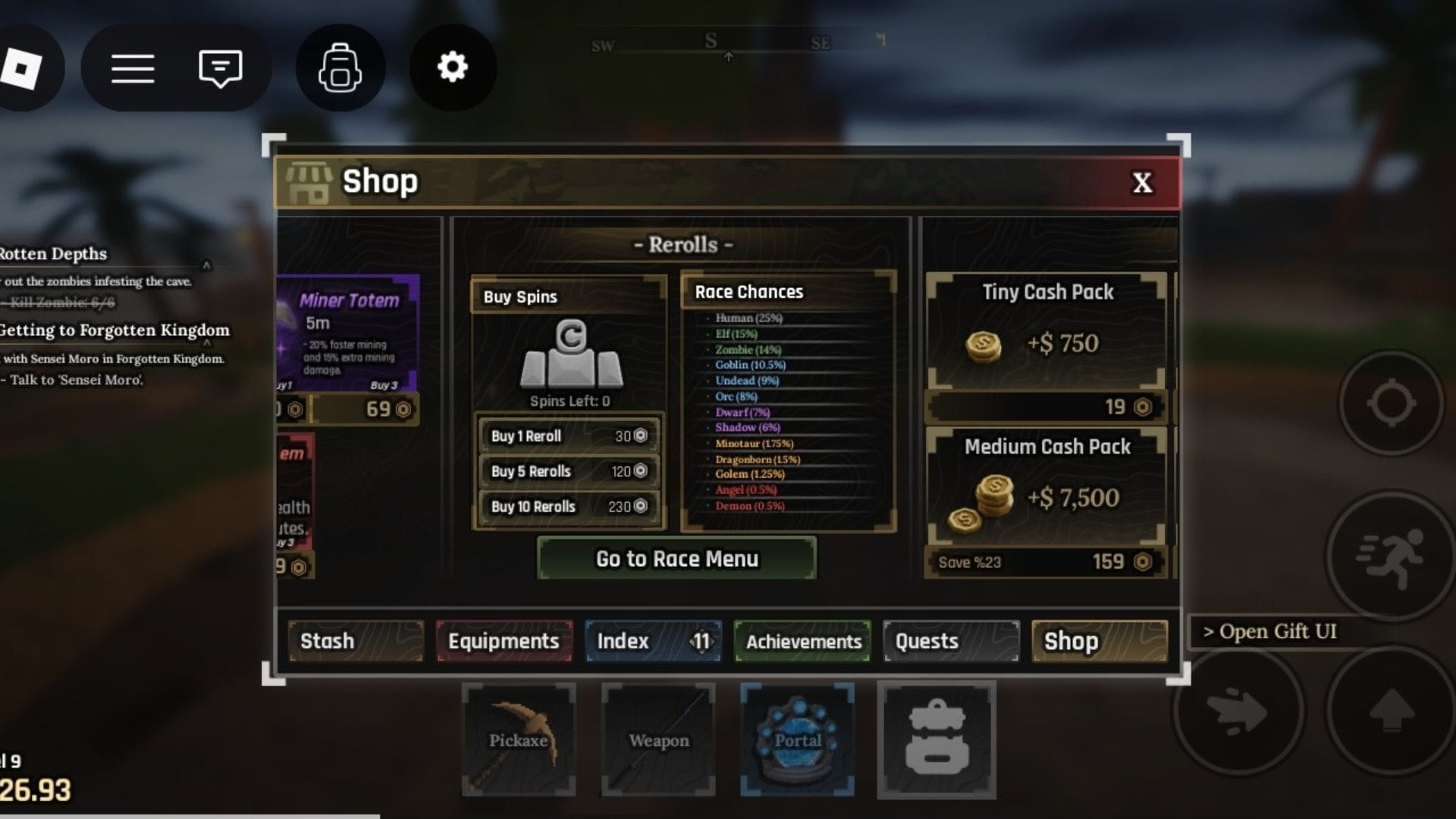This screenshot has width=1456, height=819.
Task: Buy the Miner Totem for 69
Action: click(366, 409)
